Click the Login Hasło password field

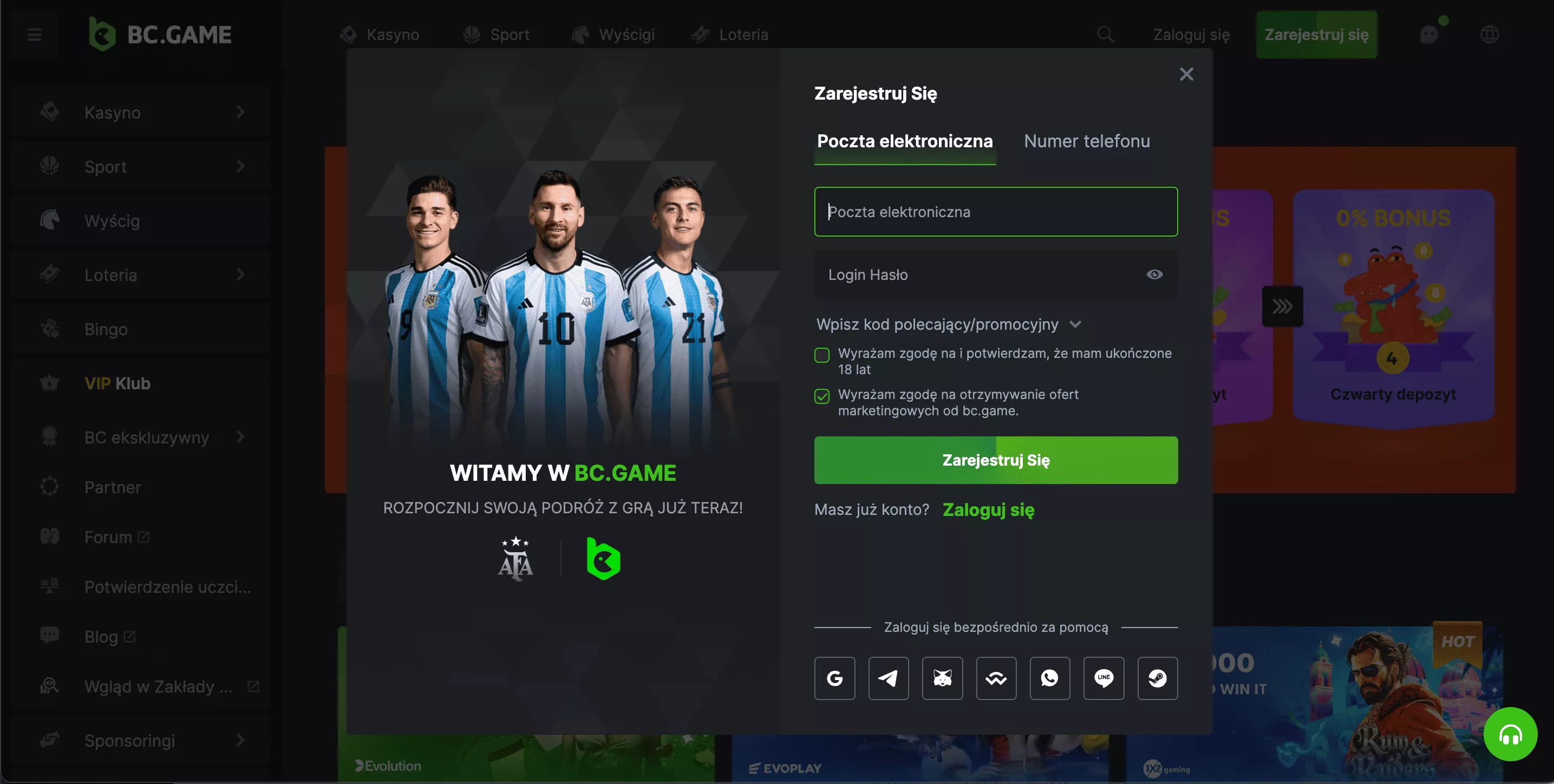click(x=977, y=275)
